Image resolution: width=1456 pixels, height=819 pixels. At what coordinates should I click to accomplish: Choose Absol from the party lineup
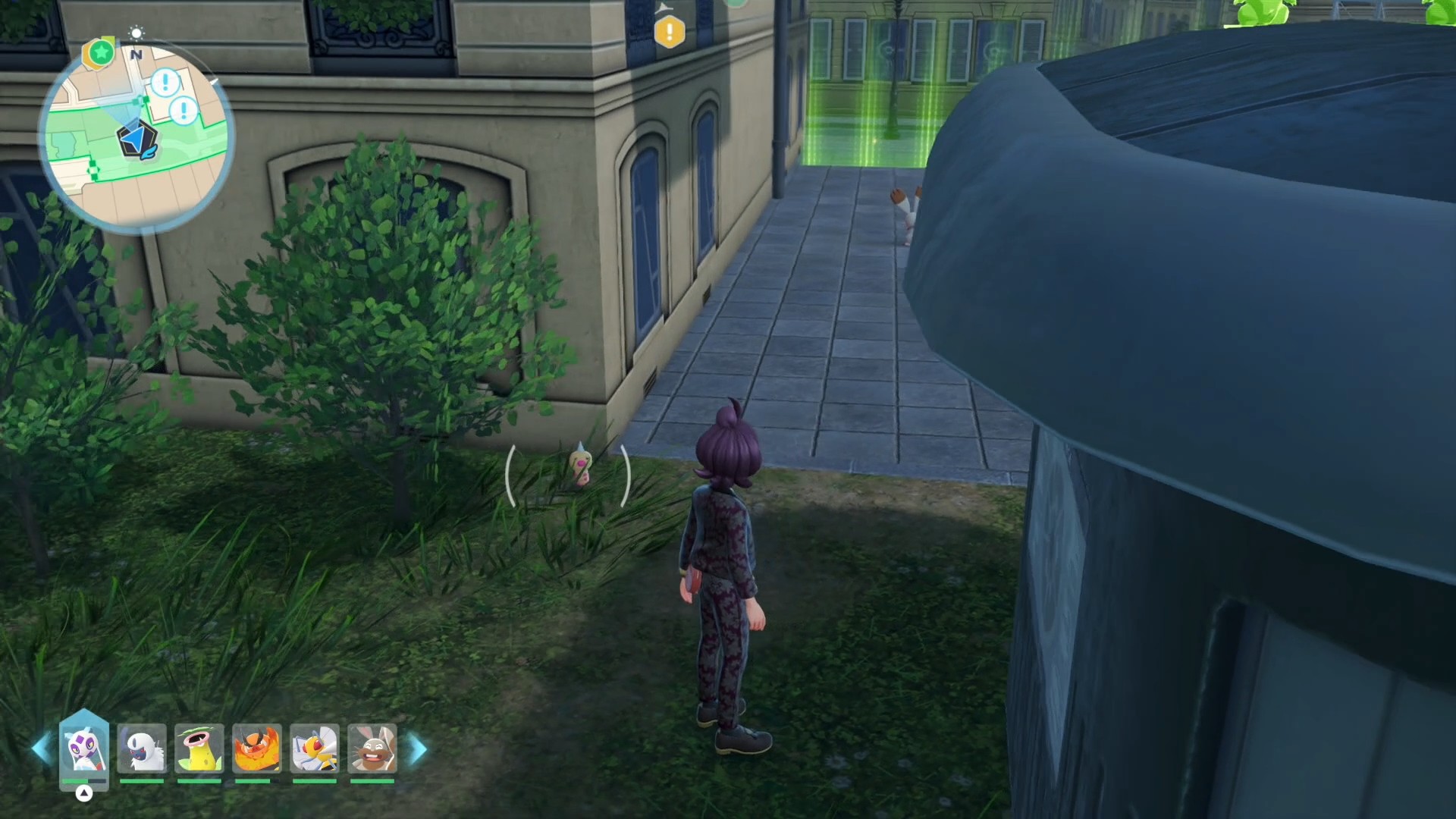(142, 748)
